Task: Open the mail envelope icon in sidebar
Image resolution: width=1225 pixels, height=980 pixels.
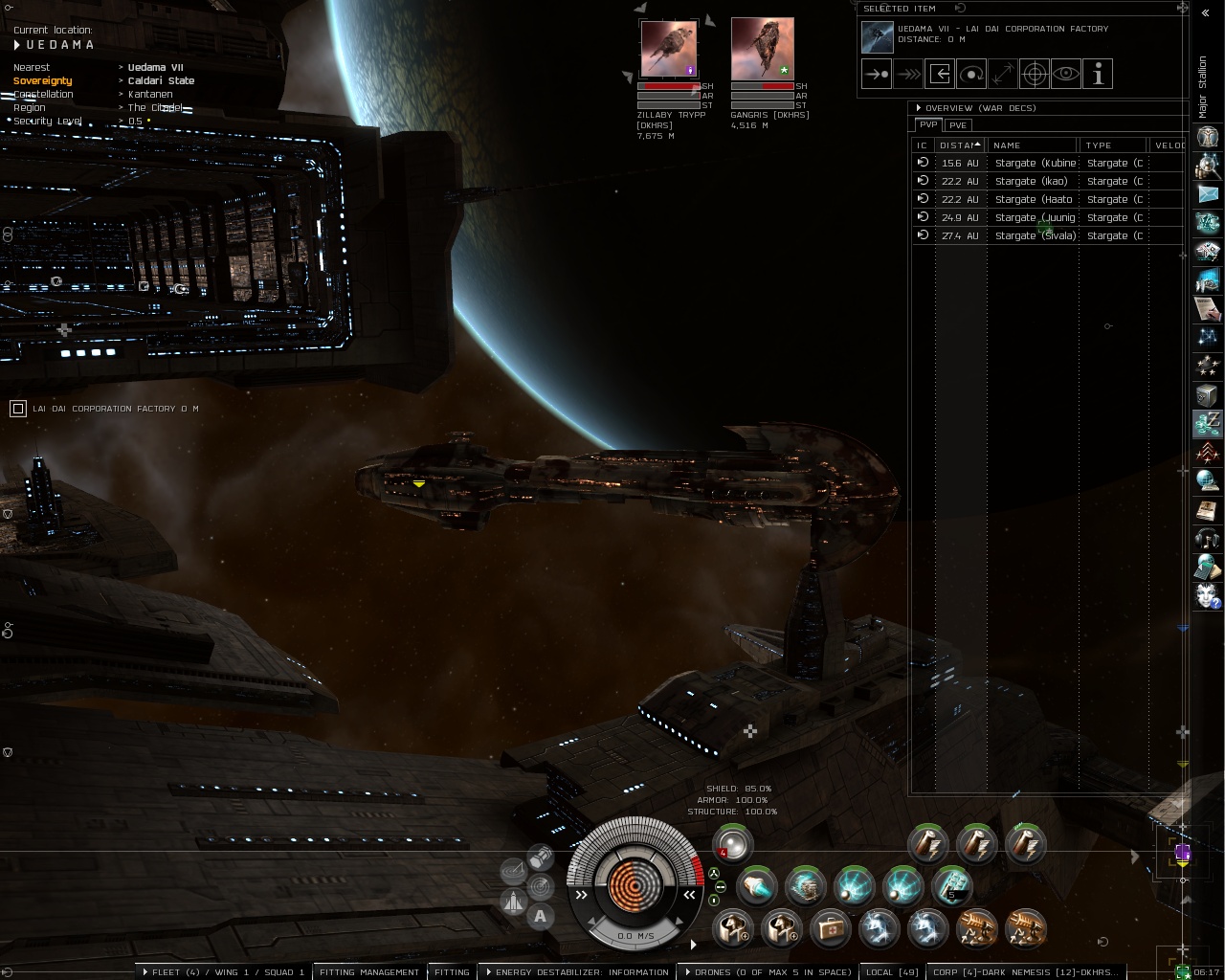Action: [1208, 194]
